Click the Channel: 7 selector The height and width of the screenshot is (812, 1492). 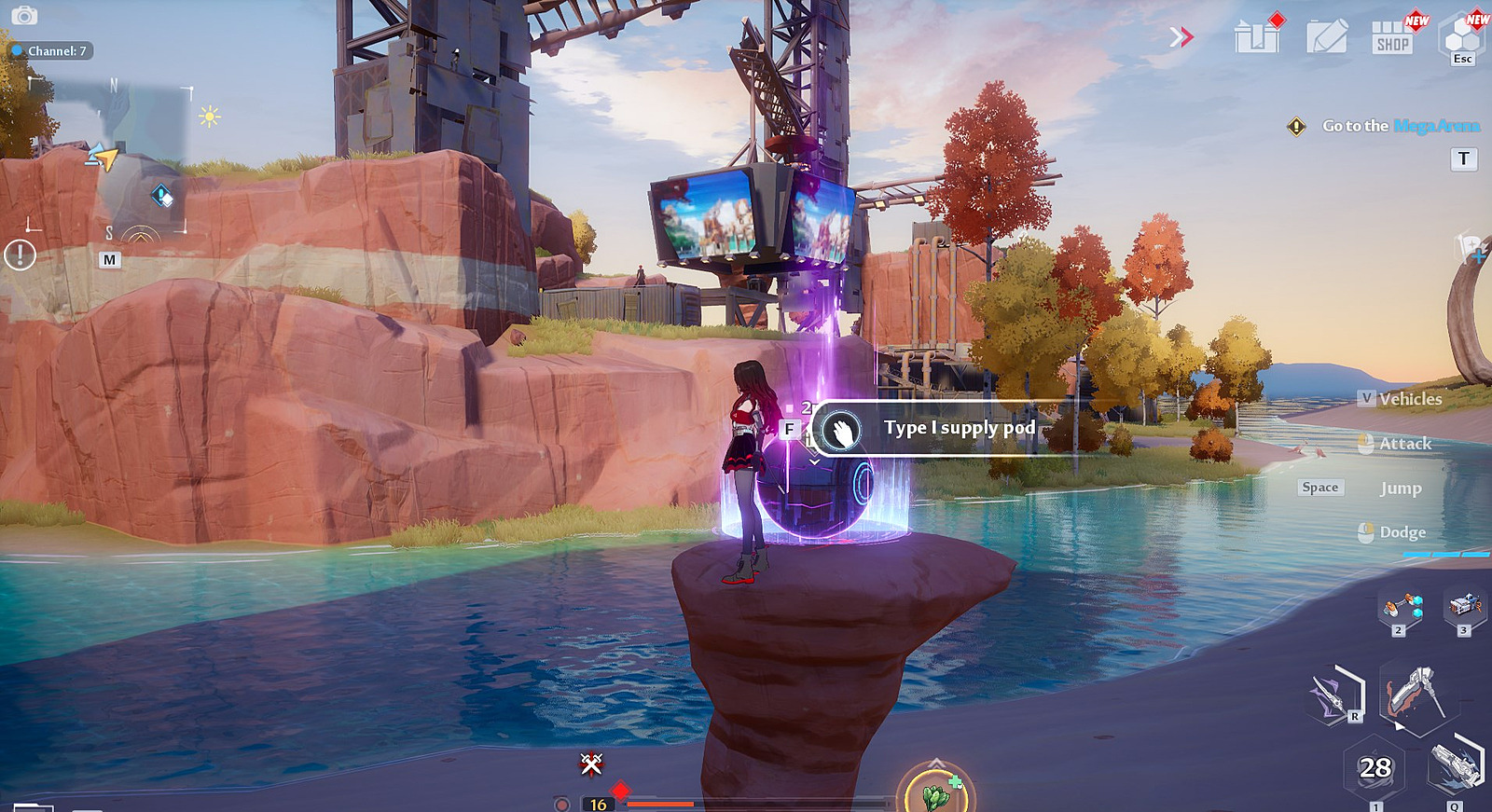[51, 51]
